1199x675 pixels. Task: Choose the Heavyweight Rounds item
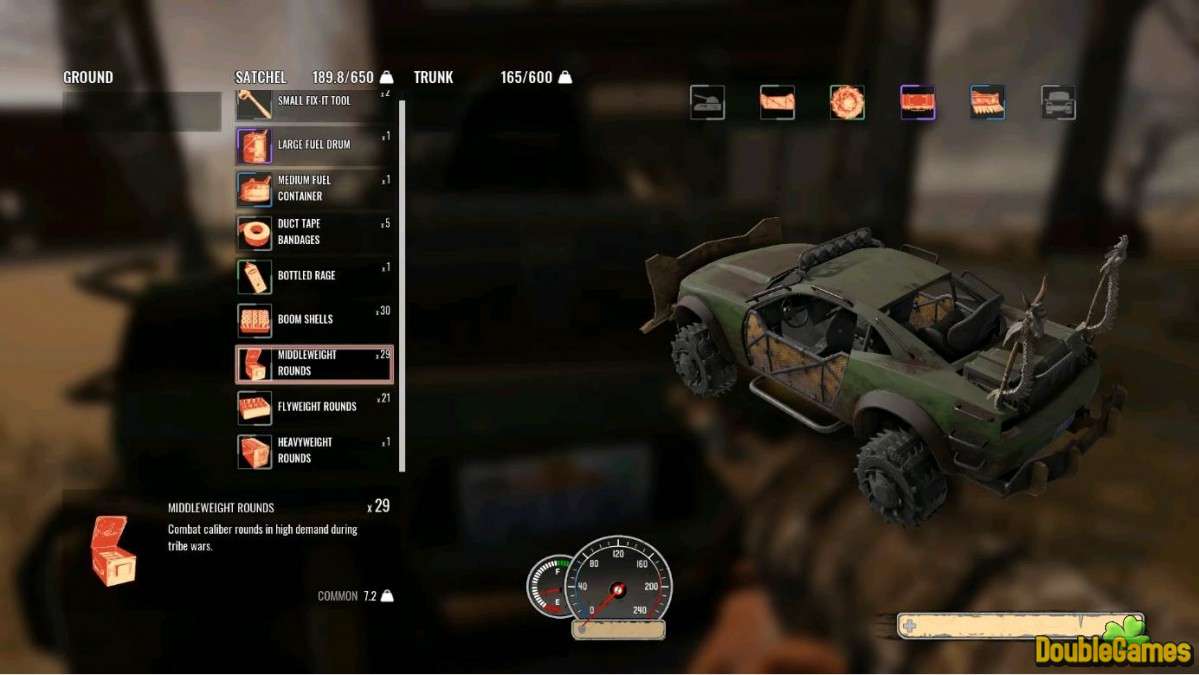(312, 451)
